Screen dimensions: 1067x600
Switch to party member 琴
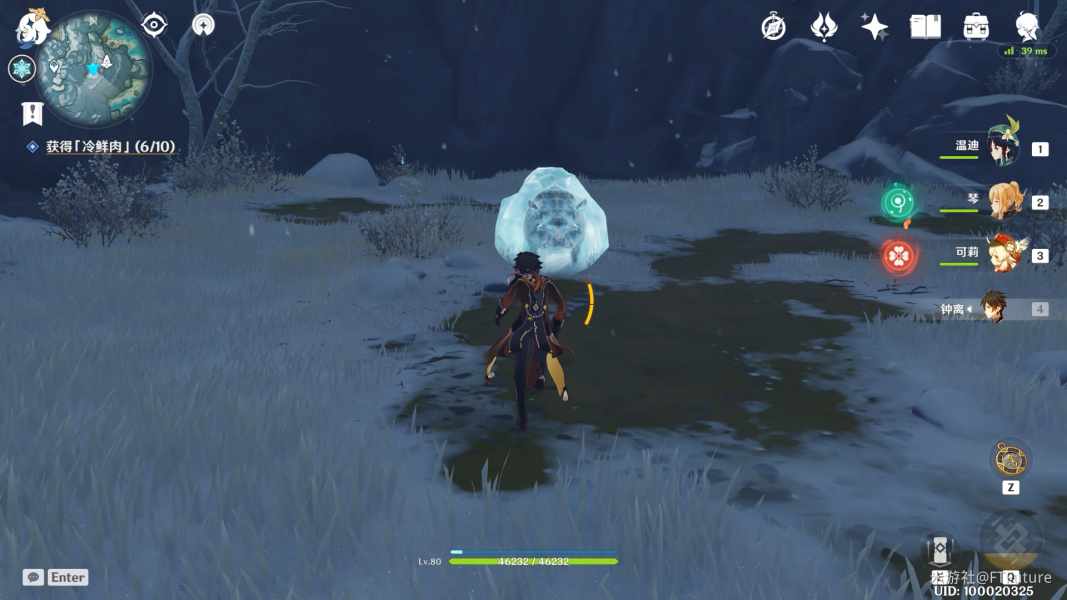1002,201
